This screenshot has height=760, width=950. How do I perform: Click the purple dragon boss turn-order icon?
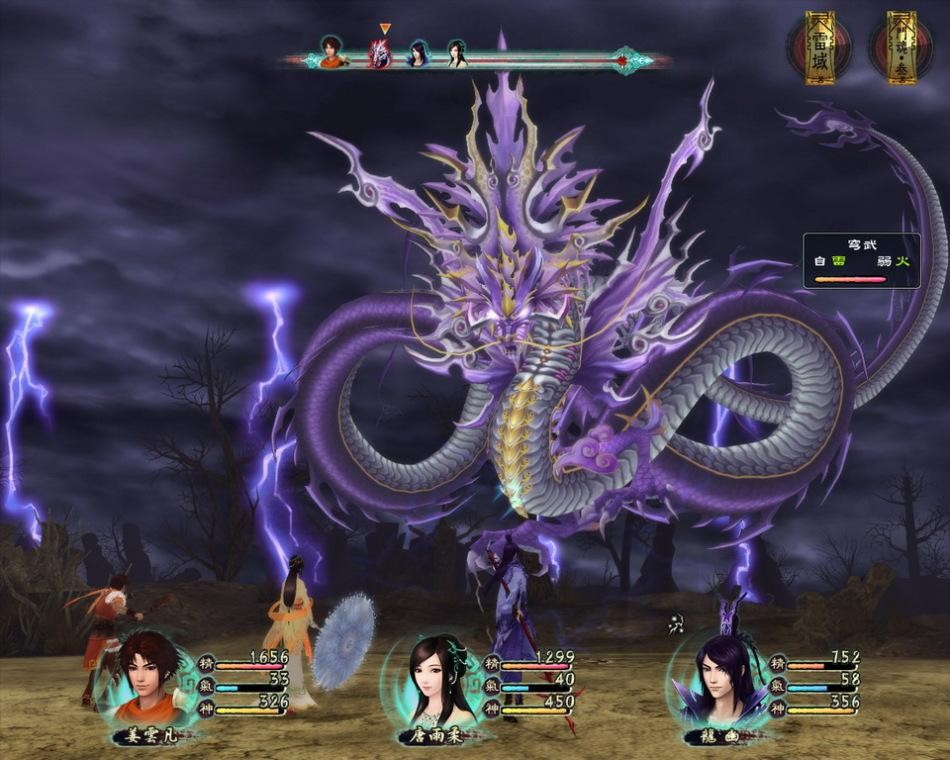pyautogui.click(x=380, y=53)
